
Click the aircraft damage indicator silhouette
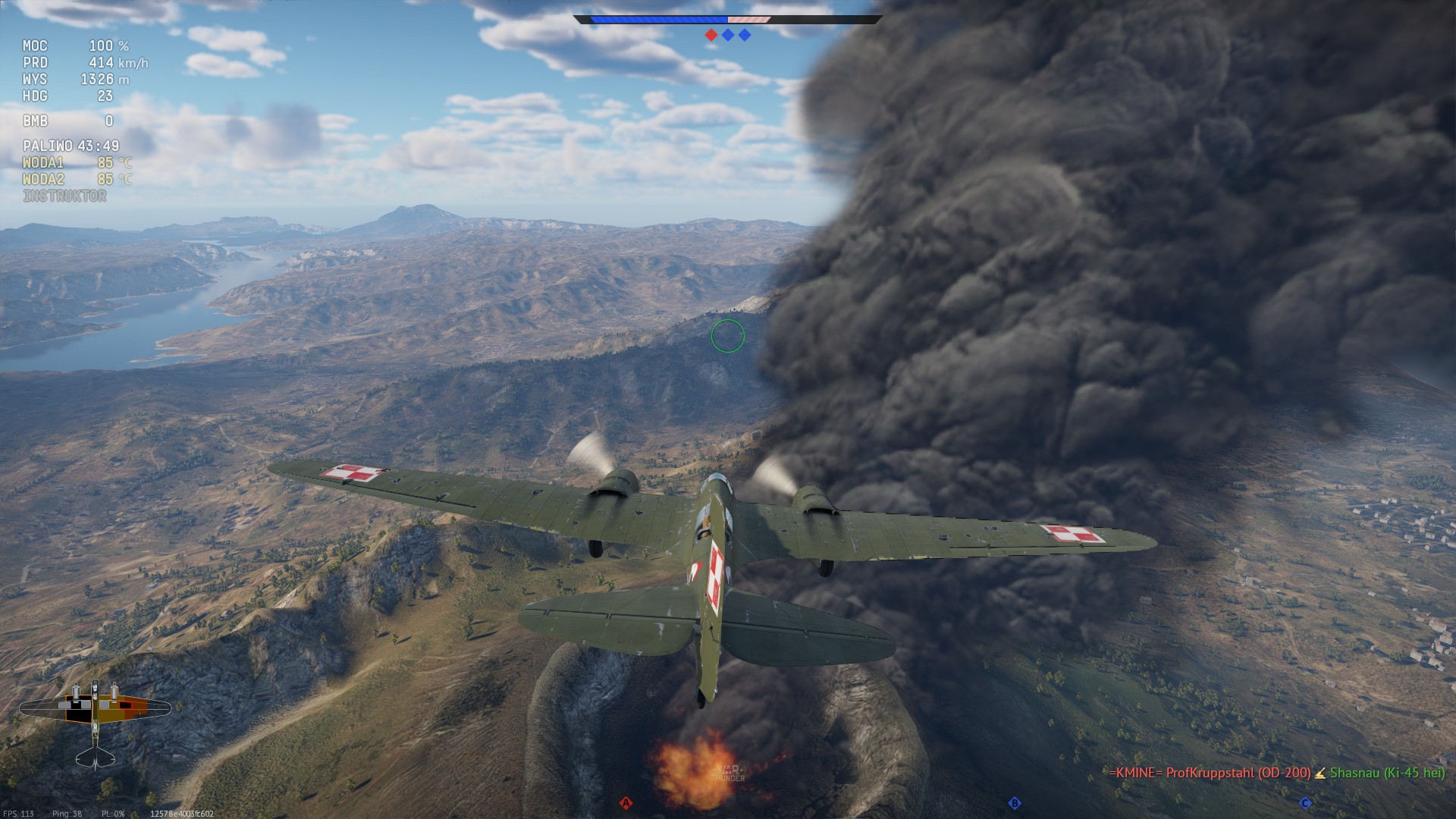pos(95,720)
